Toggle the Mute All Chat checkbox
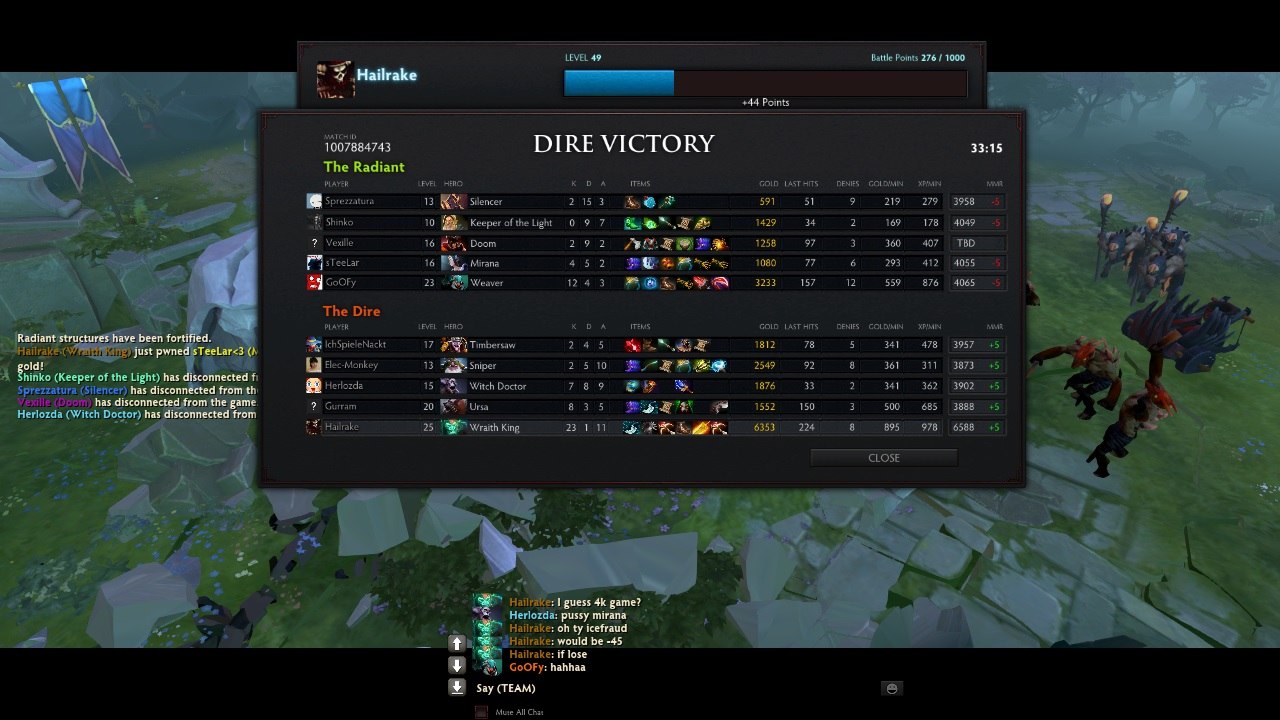Image resolution: width=1280 pixels, height=720 pixels. point(481,712)
